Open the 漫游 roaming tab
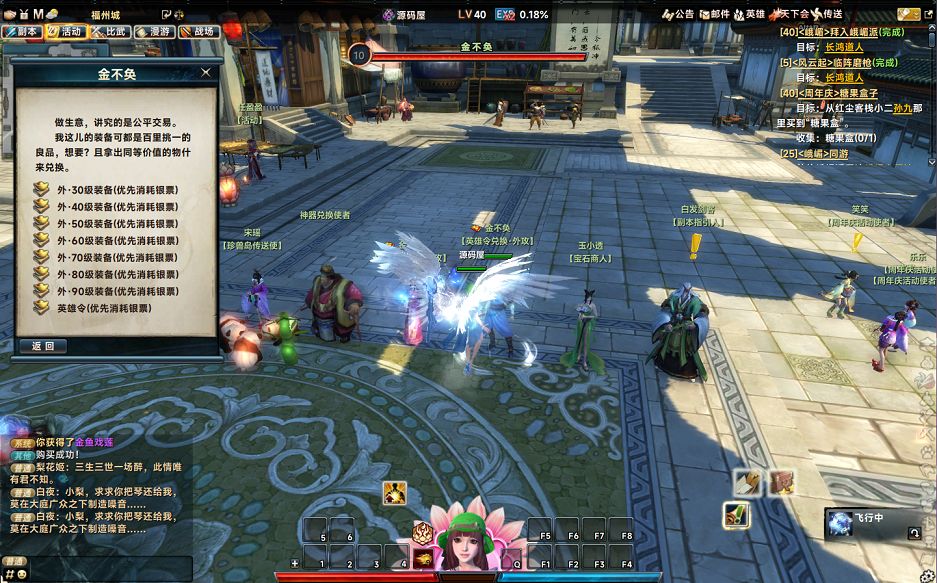The width and height of the screenshot is (937, 583). click(x=153, y=31)
